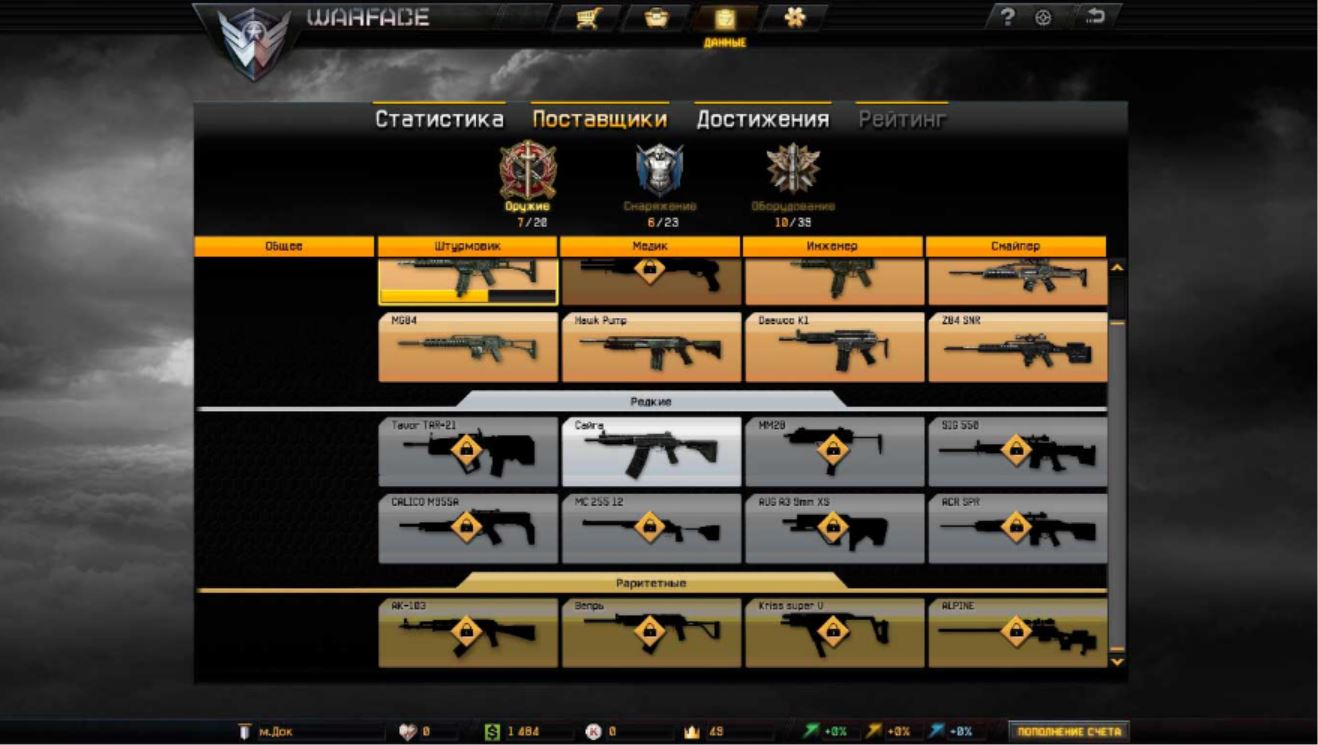Choose the Оборудование supplier category
Screen dimensions: 1318x745
793,176
